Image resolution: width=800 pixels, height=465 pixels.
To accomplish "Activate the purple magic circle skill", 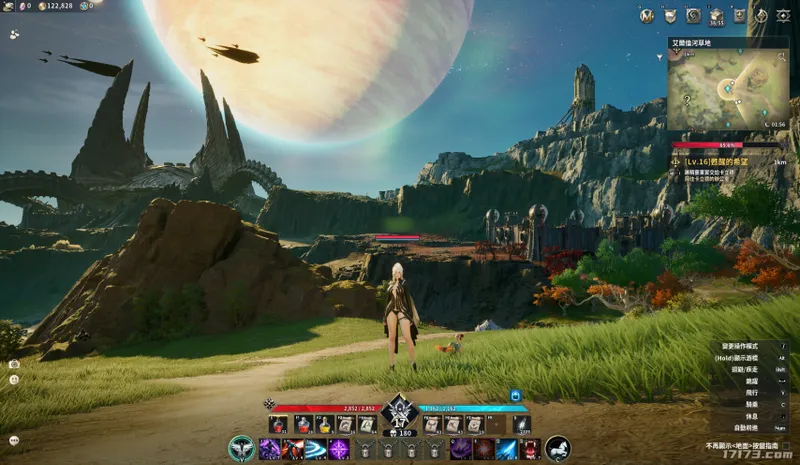I will pyautogui.click(x=339, y=449).
